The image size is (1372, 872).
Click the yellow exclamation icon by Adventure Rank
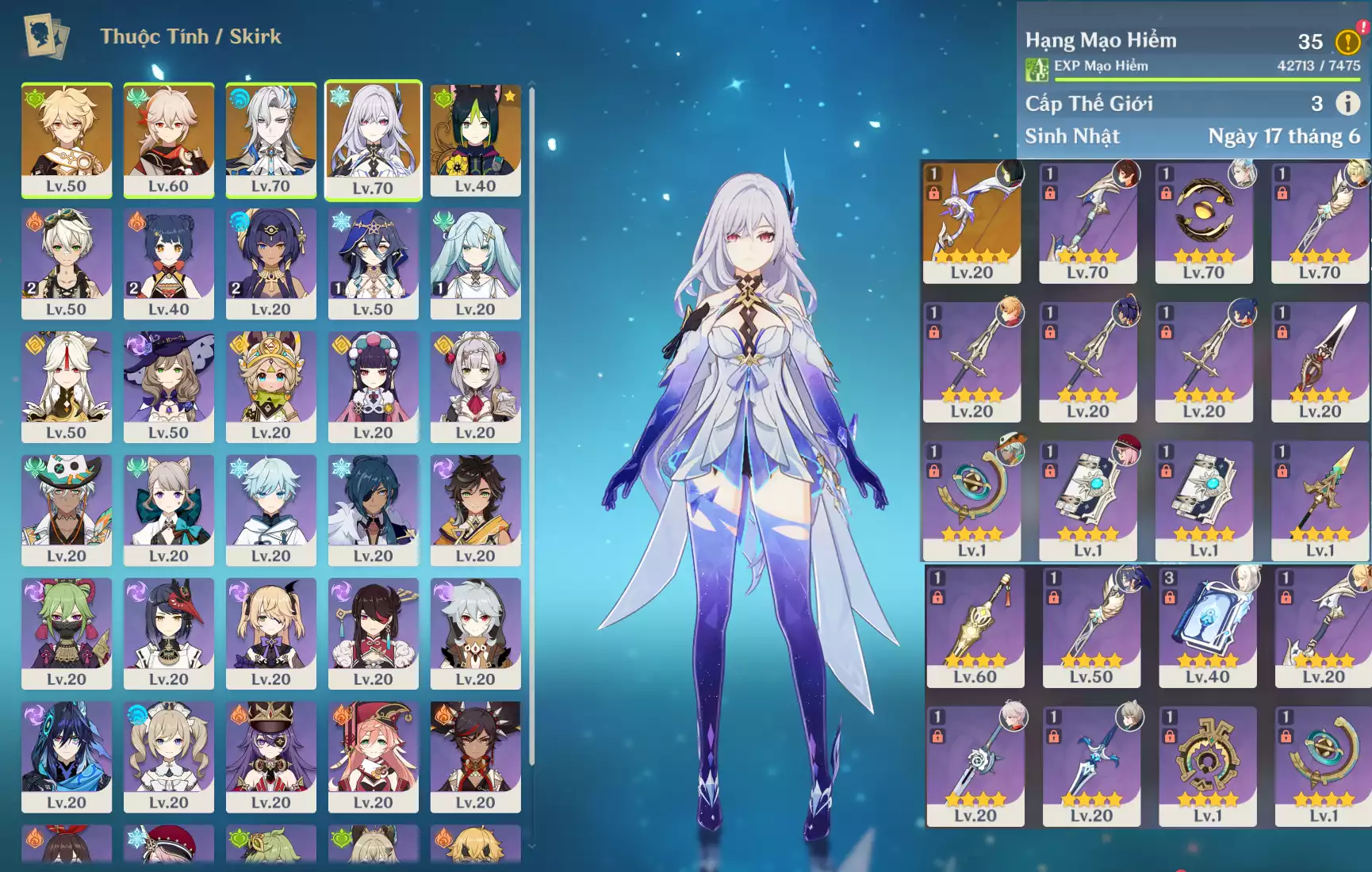pos(1347,41)
